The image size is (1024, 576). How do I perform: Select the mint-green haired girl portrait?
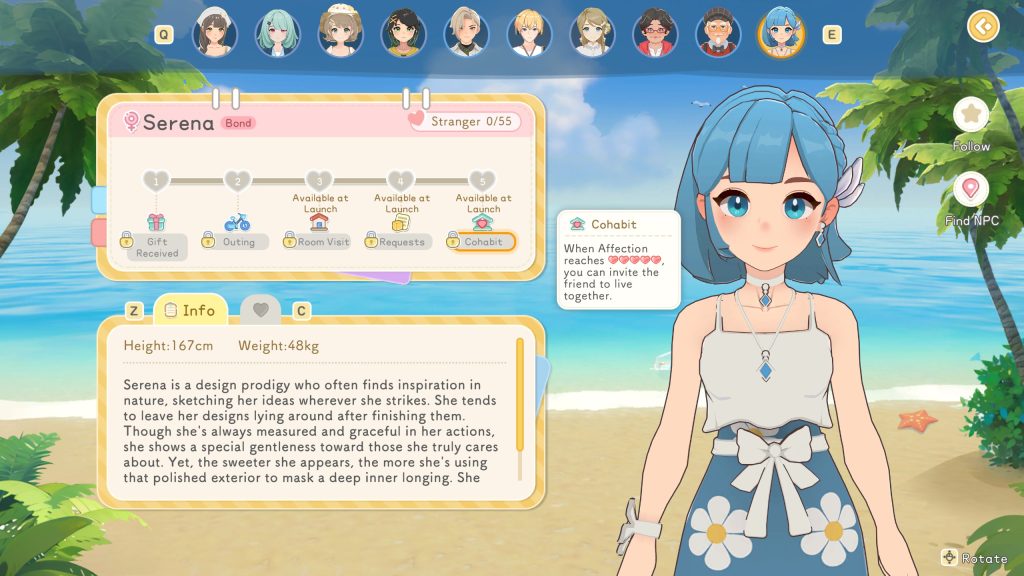[x=277, y=33]
